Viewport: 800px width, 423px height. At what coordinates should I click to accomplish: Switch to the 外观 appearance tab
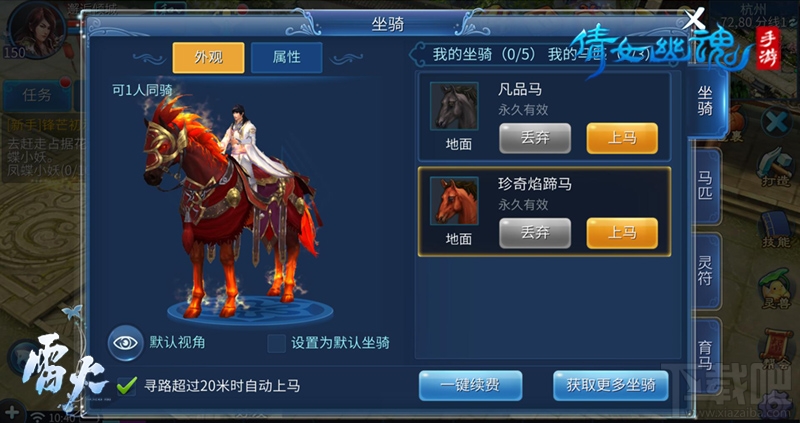[208, 57]
